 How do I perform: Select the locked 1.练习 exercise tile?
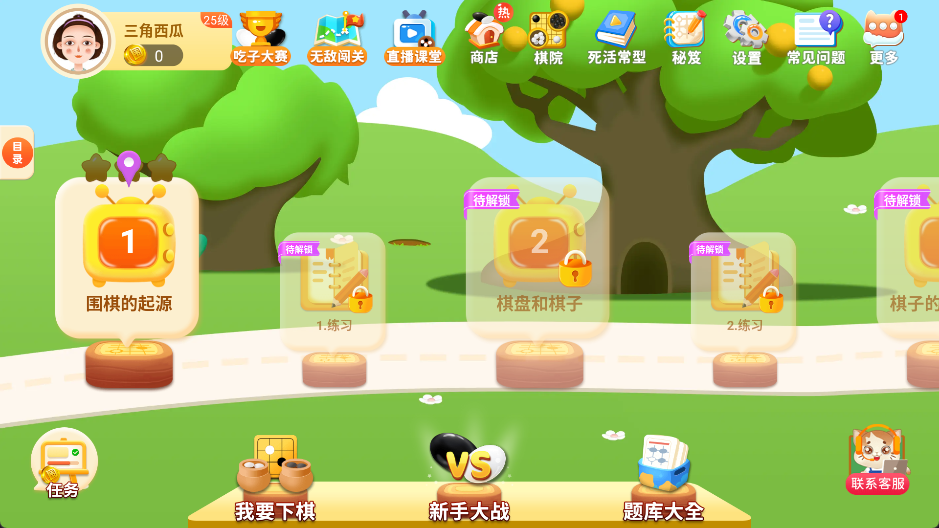click(x=333, y=290)
